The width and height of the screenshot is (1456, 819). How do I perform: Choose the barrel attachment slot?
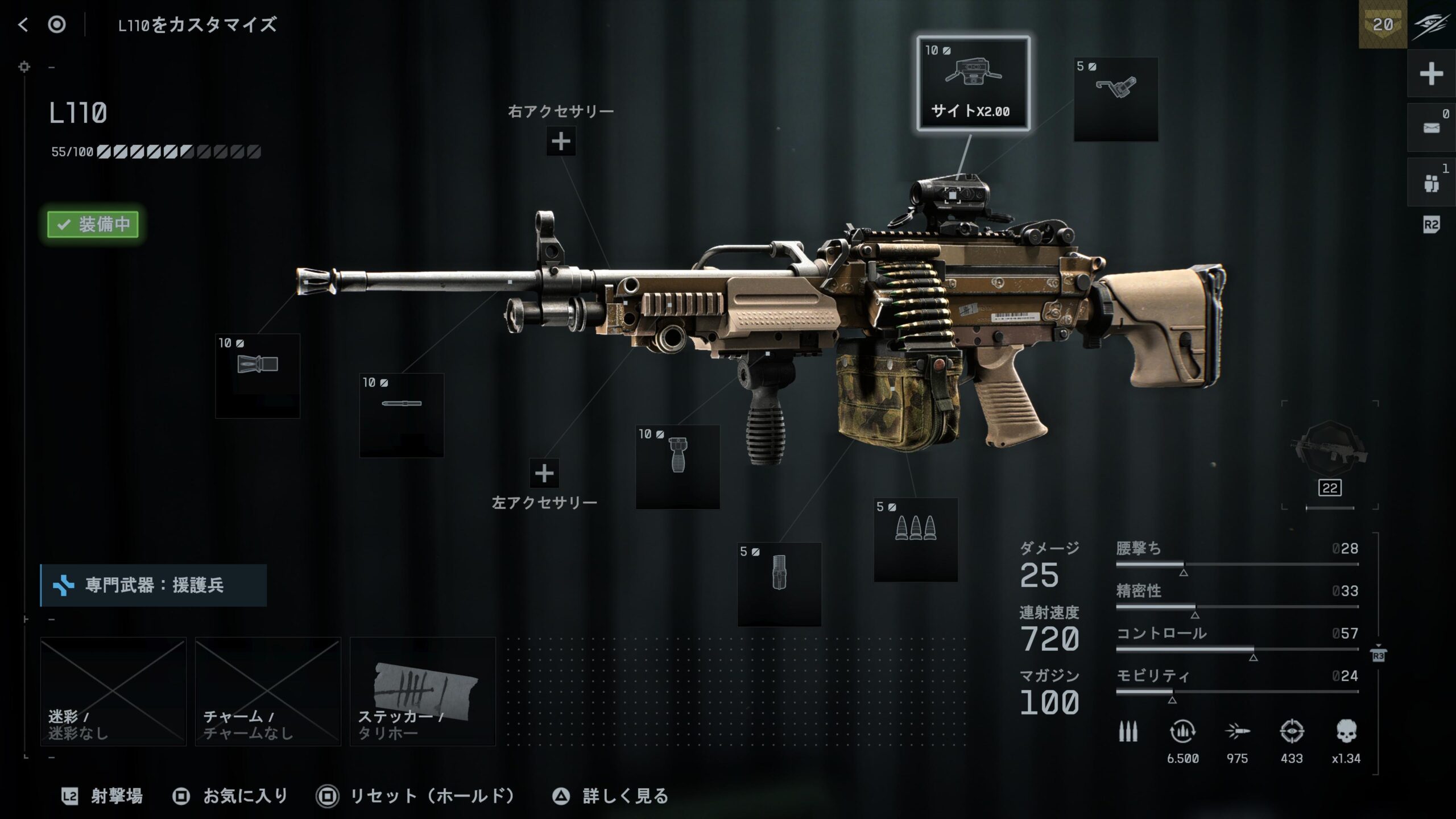(x=402, y=415)
